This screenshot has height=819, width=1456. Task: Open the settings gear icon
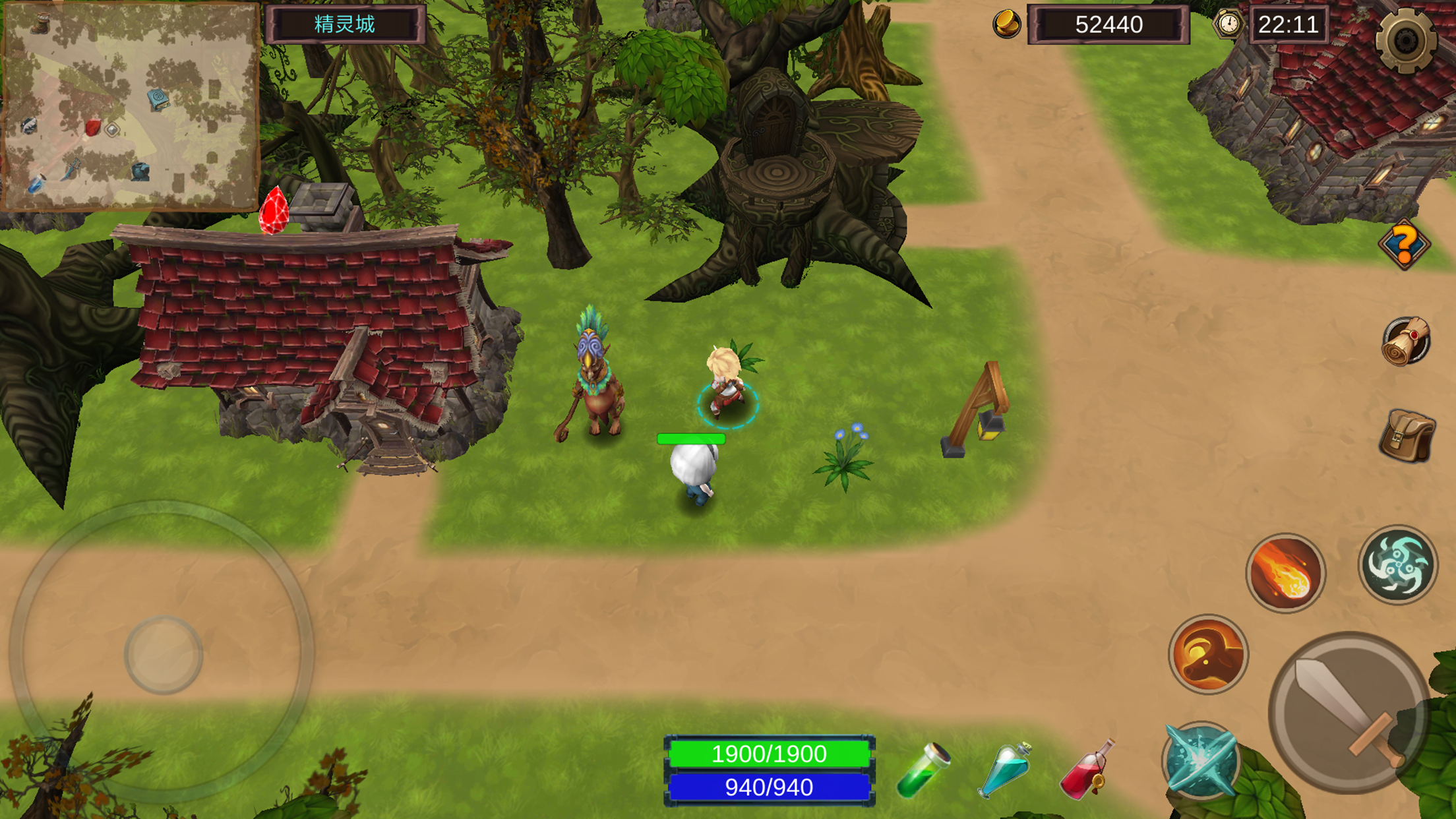coord(1405,41)
